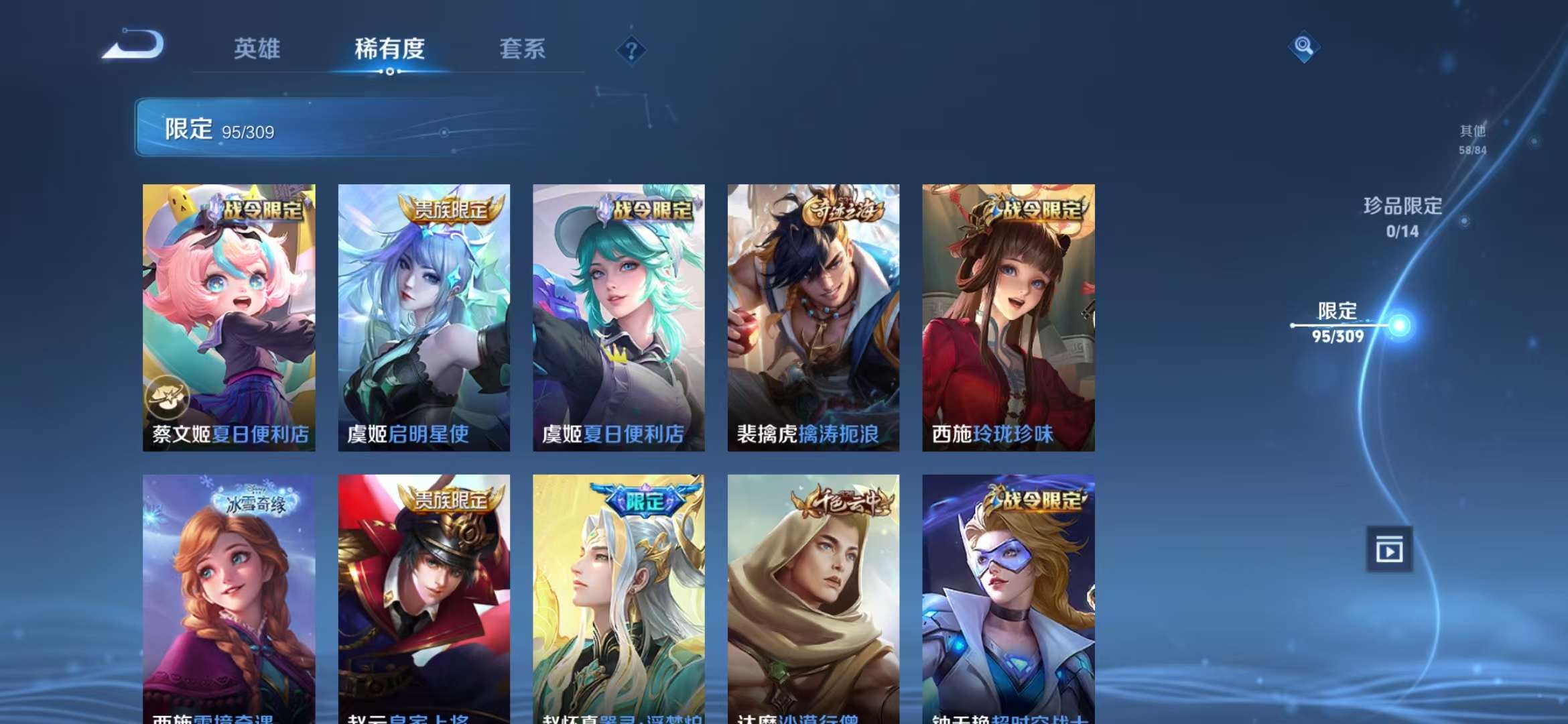Open the 虞姬夏日便利店 skin thumbnail
The image size is (1568, 724).
pos(618,315)
